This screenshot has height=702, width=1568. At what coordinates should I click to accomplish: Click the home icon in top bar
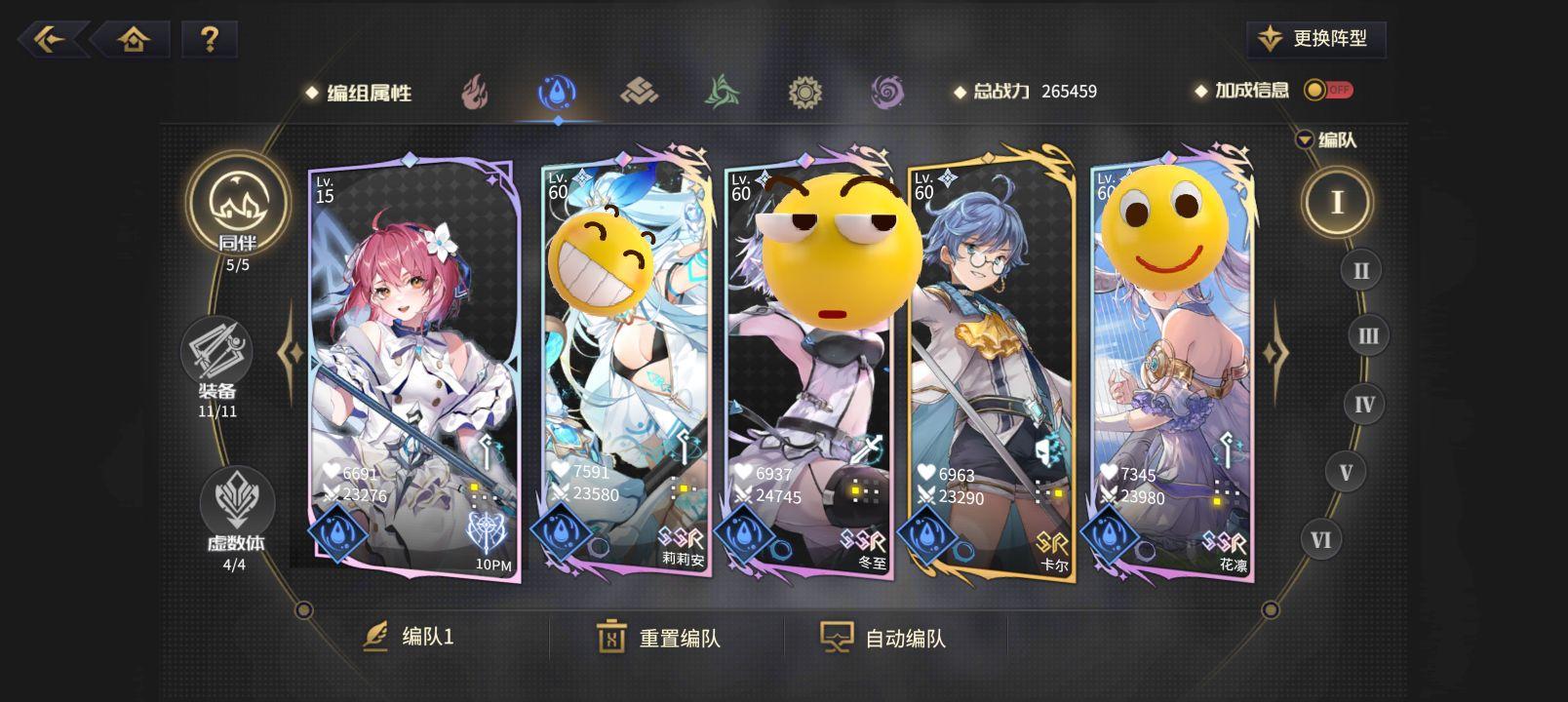(136, 40)
